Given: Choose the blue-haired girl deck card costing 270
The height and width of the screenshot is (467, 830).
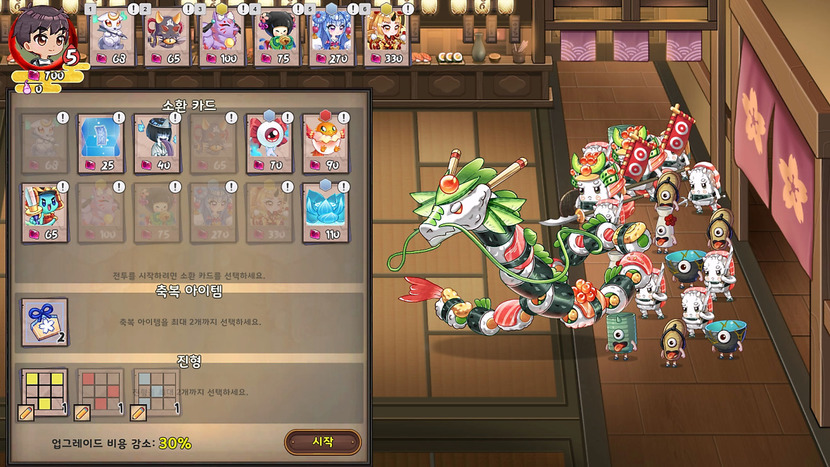Looking at the screenshot, I should [x=331, y=36].
